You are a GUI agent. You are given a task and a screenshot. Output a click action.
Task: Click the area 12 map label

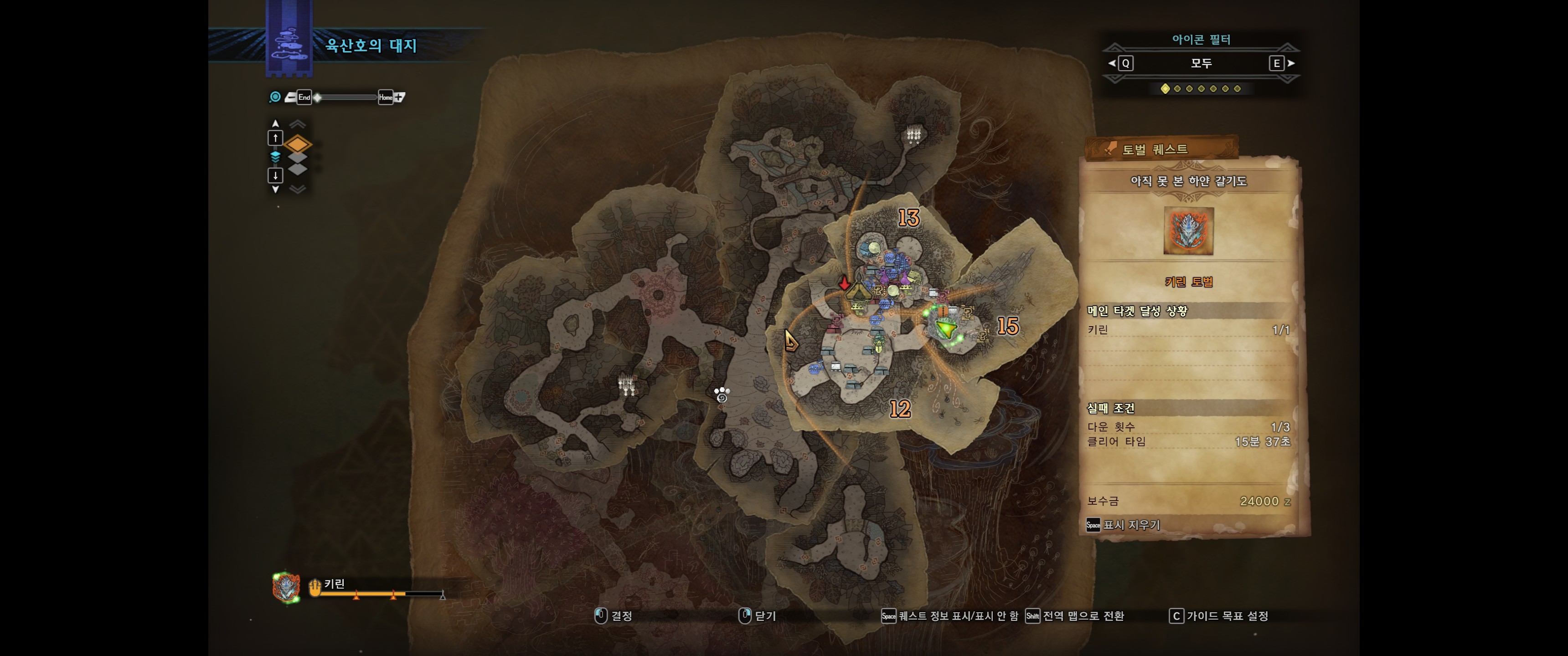(x=900, y=409)
